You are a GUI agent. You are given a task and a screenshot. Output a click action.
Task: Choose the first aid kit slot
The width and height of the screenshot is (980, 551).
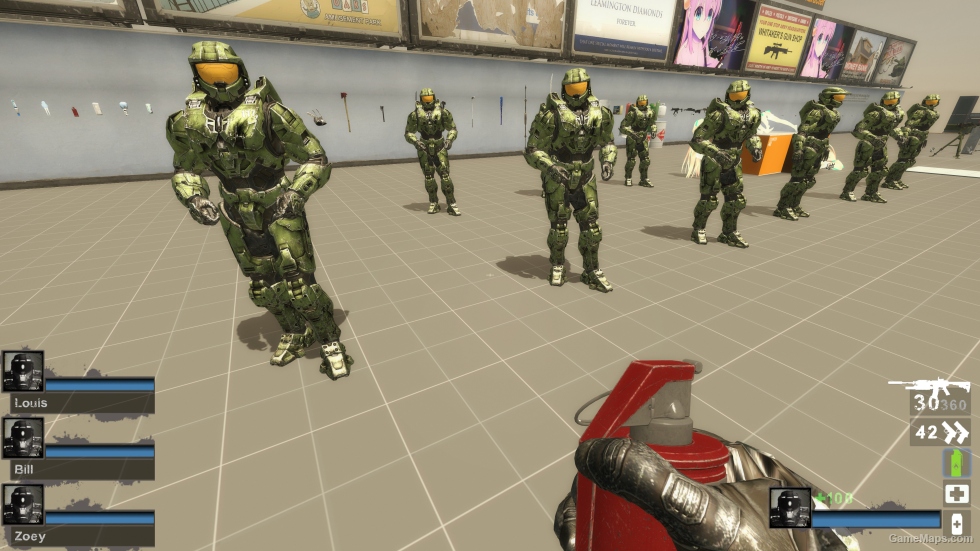(956, 493)
